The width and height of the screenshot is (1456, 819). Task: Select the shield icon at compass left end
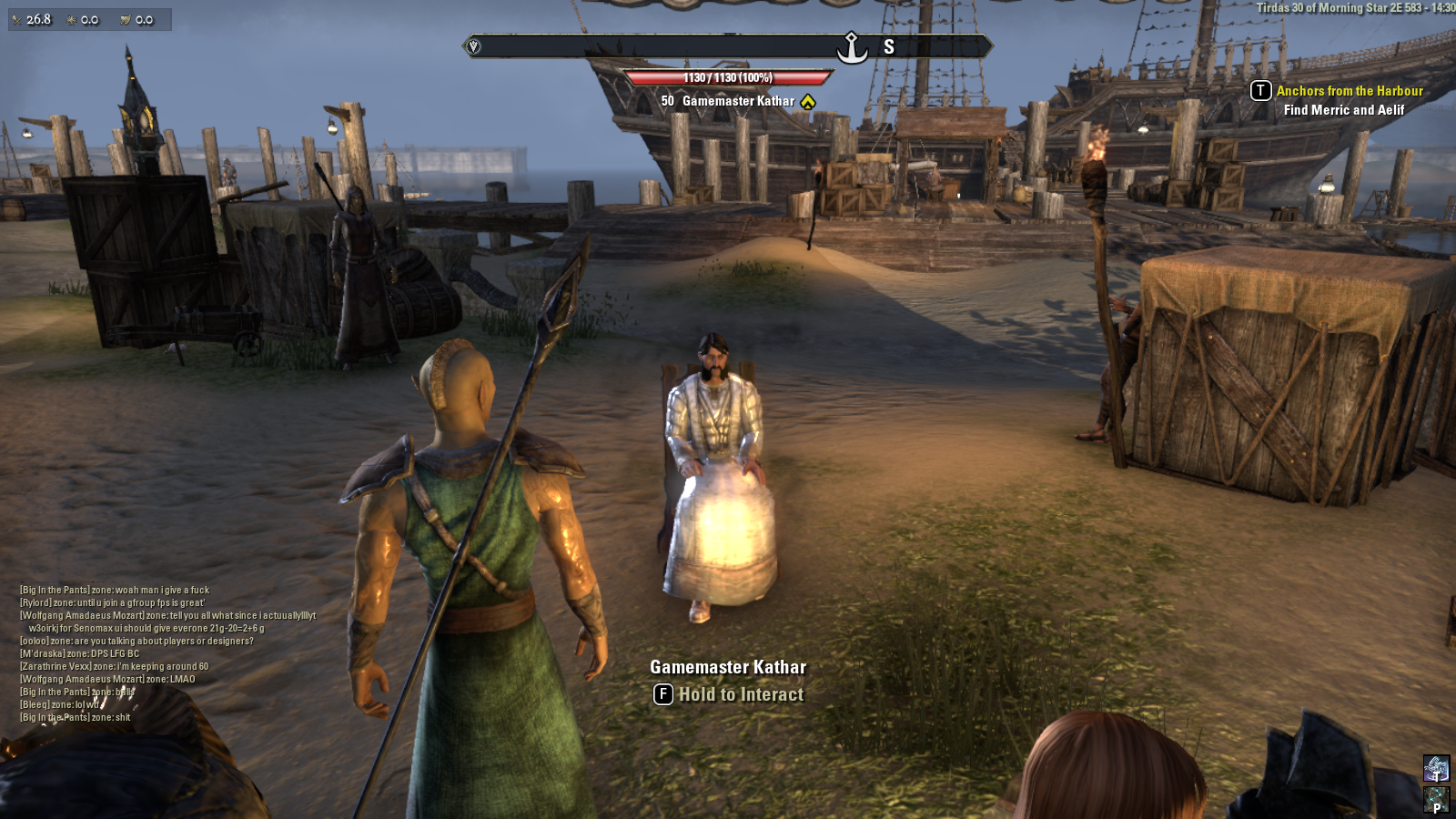pyautogui.click(x=473, y=46)
